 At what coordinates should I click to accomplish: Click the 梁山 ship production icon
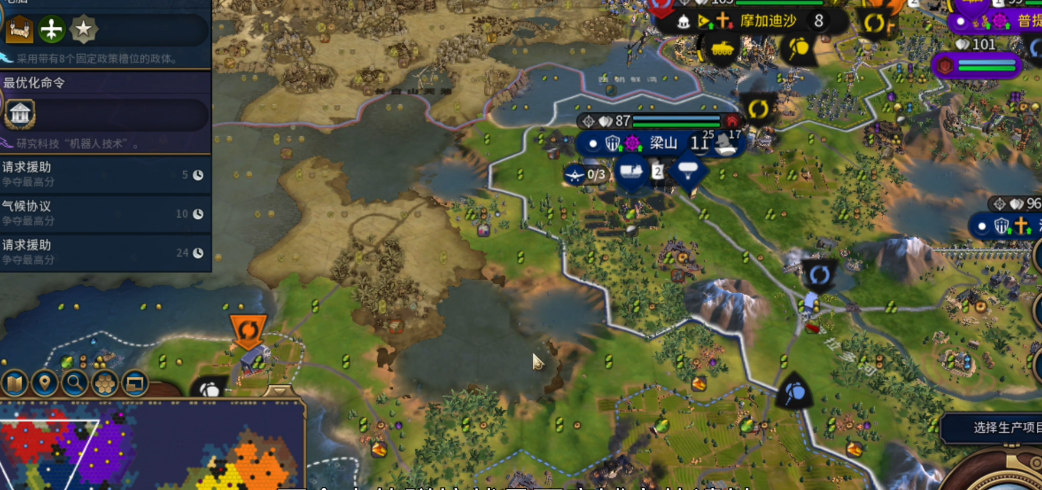point(726,145)
